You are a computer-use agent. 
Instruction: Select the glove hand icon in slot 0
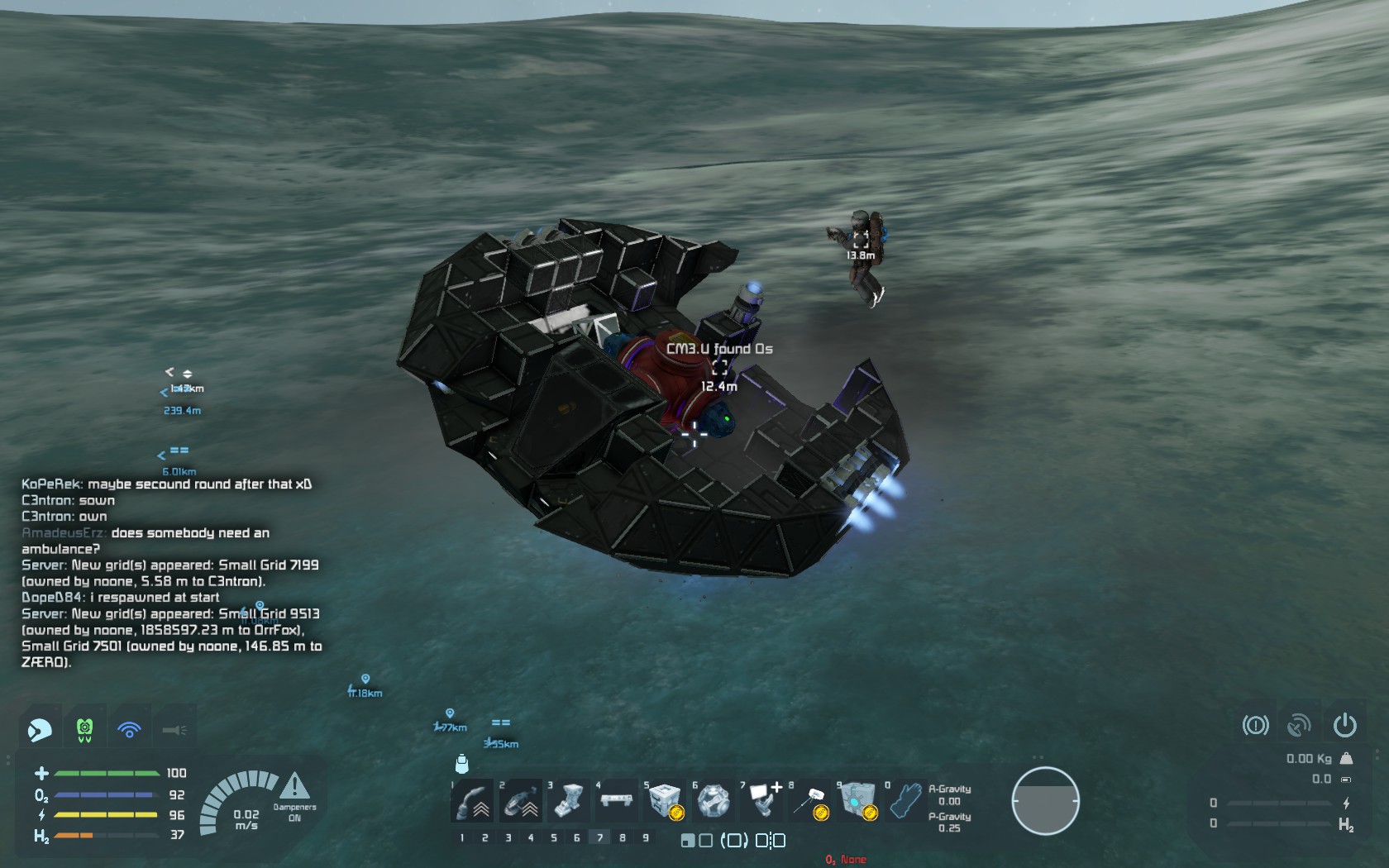click(905, 801)
